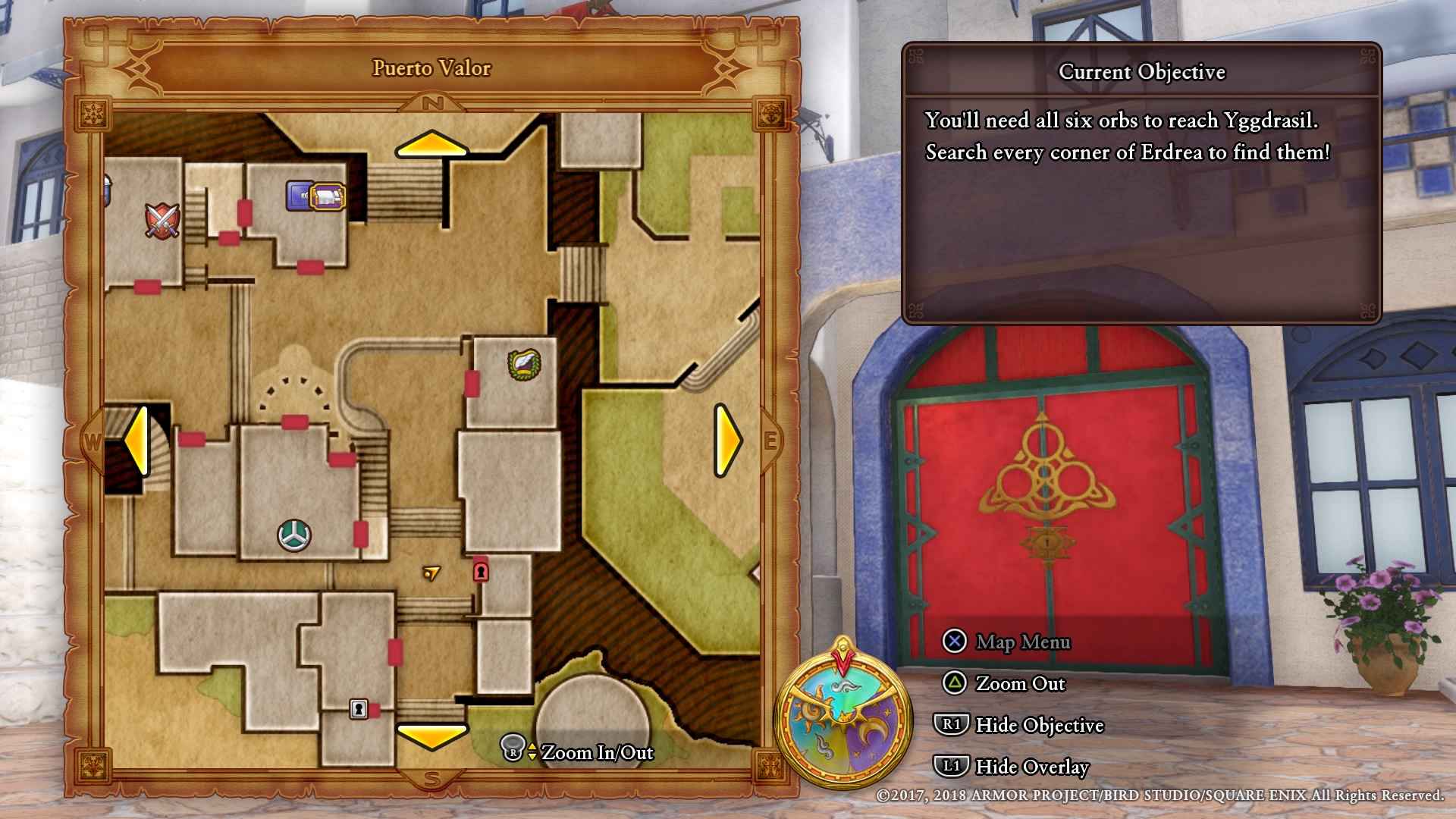Viewport: 1456px width, 819px height.
Task: Select the Hide Objective option
Action: click(x=1020, y=725)
